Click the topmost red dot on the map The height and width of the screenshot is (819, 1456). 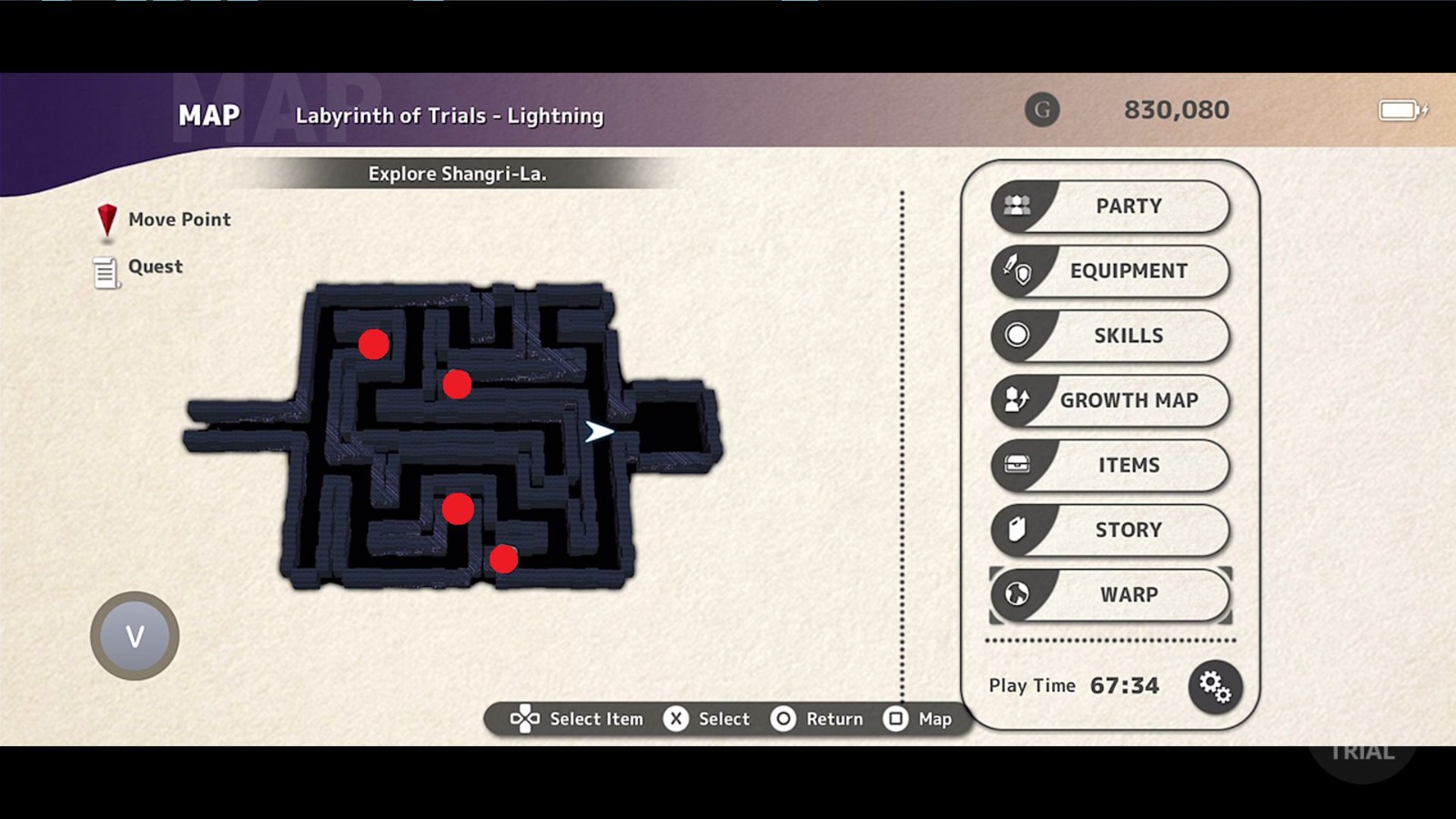373,345
